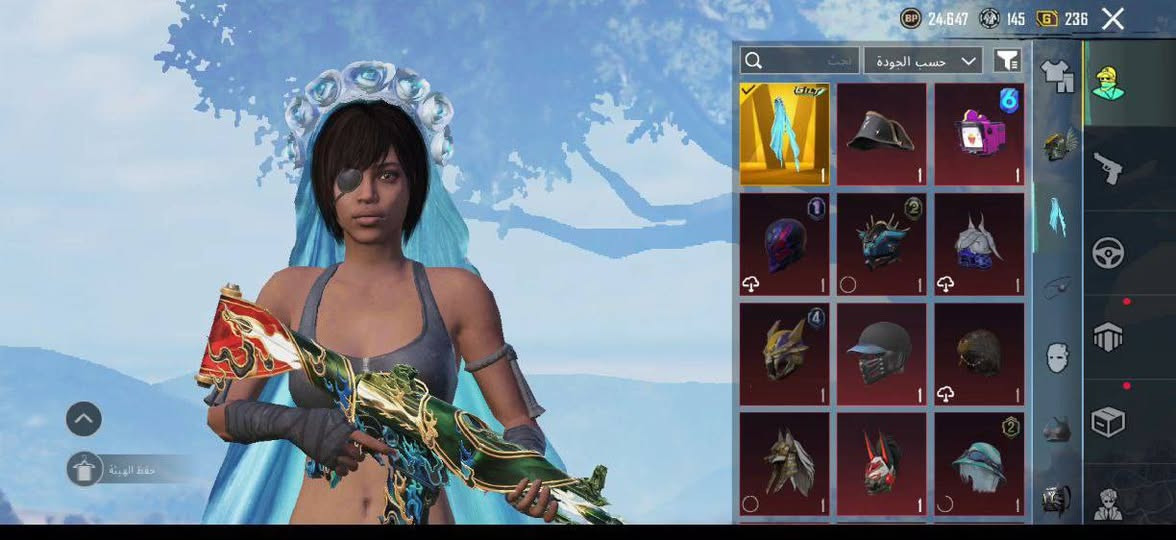
Task: Select the equipped blue veil item
Action: [784, 134]
